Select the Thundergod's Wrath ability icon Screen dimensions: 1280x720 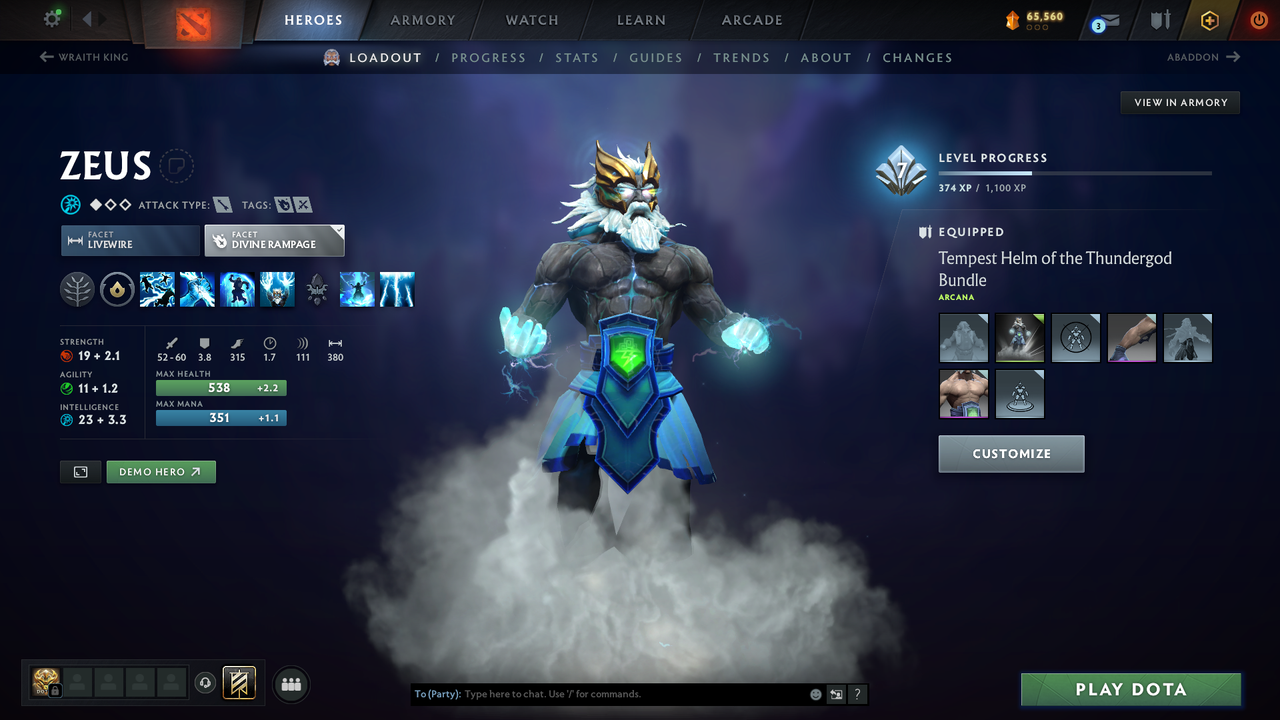click(277, 289)
